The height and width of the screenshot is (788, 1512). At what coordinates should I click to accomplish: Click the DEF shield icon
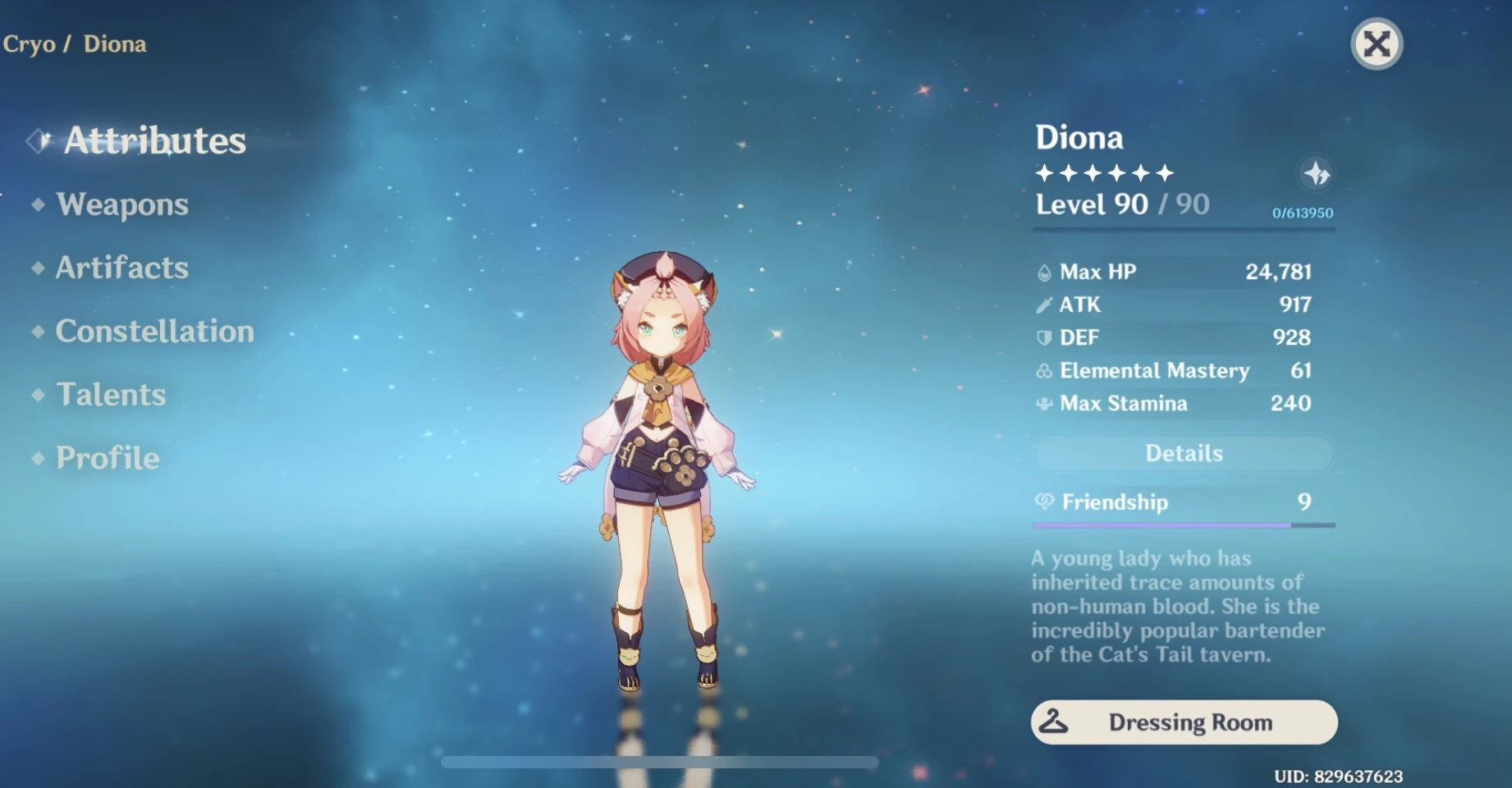(x=1042, y=337)
